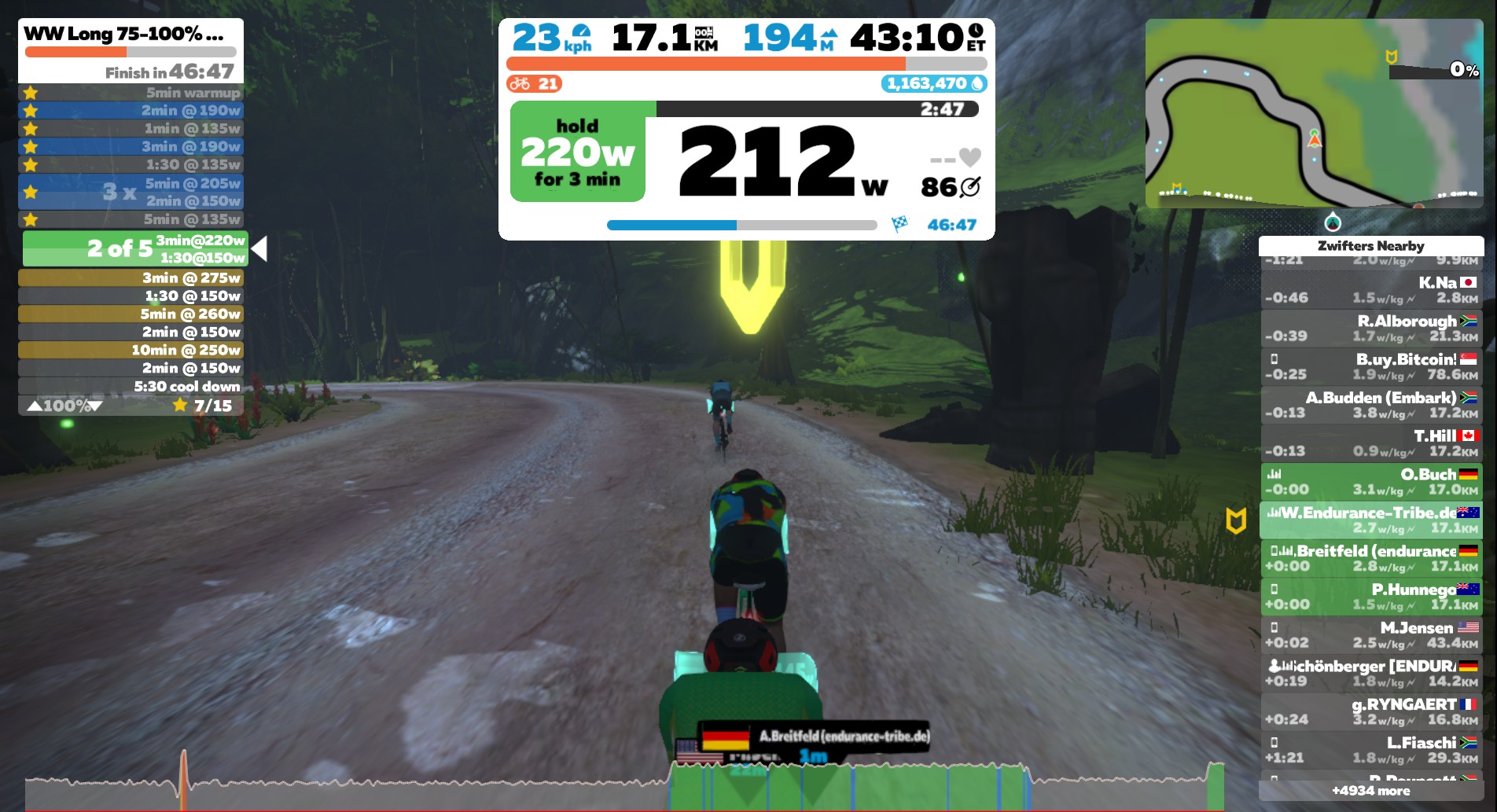Choose B.uy.Bitcoin! from nearby riders
Viewport: 1497px width, 812px height.
(1370, 367)
